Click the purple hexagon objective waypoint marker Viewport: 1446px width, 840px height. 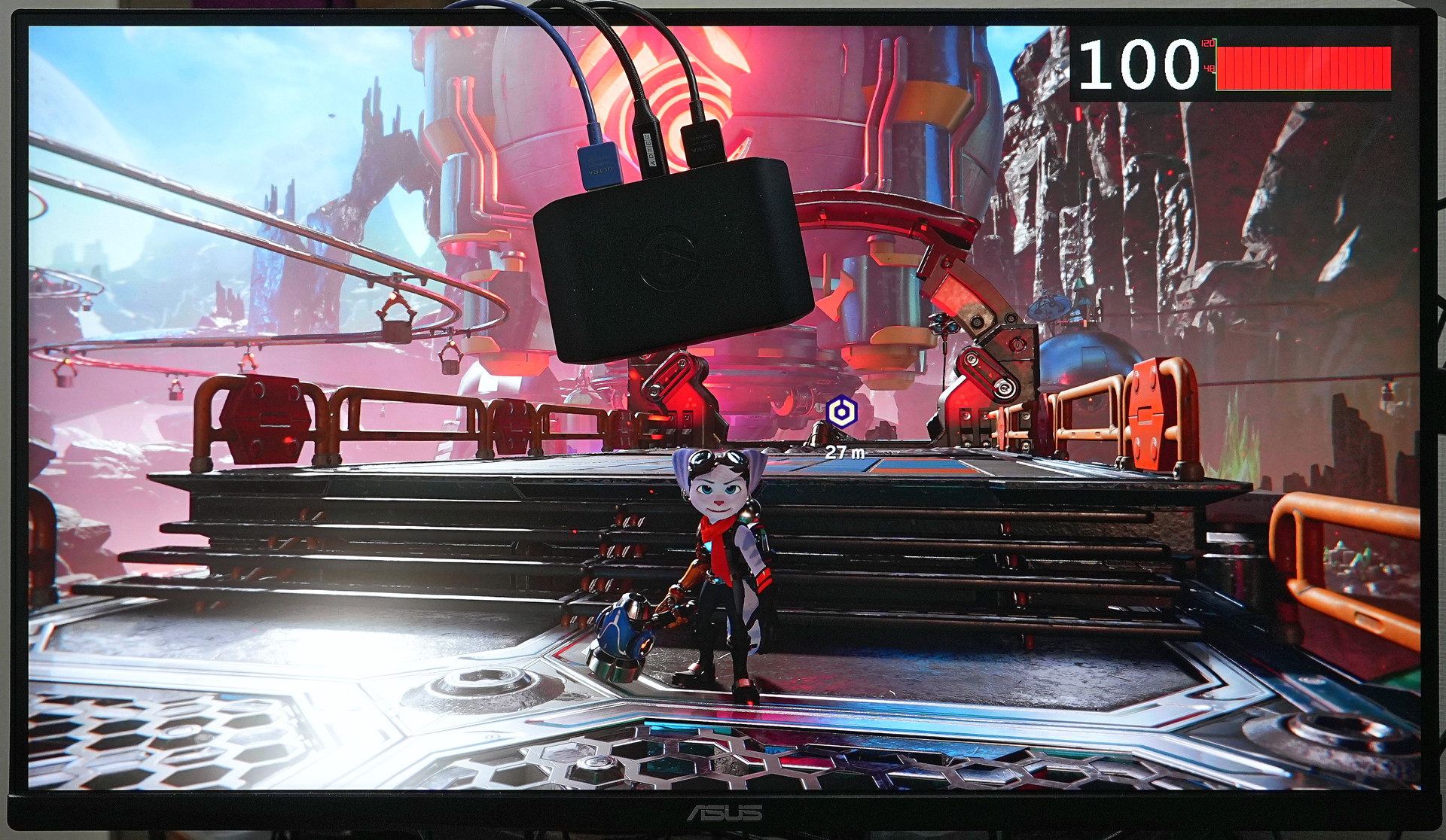click(x=840, y=412)
